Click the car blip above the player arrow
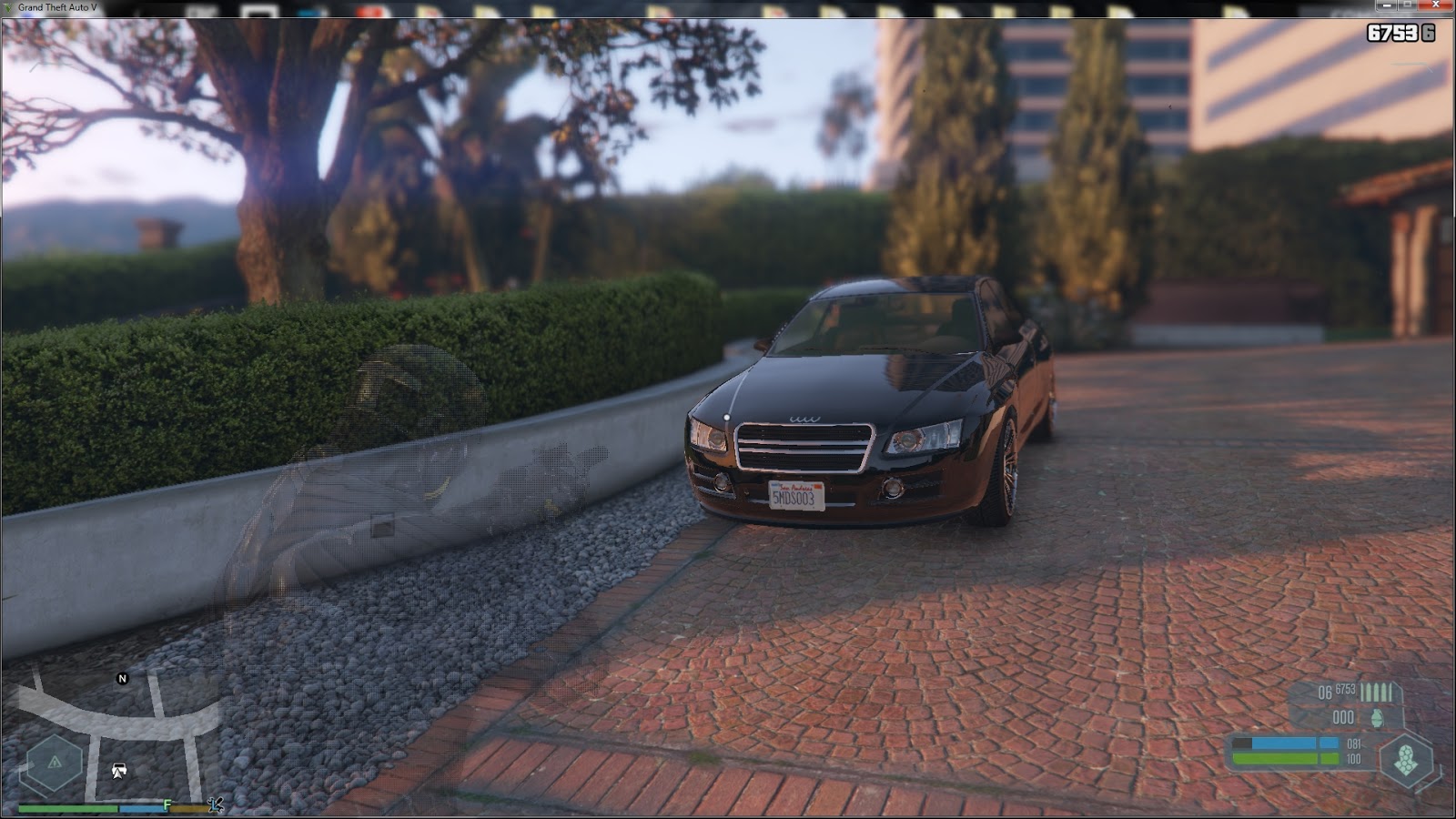The width and height of the screenshot is (1456, 819). (x=119, y=767)
